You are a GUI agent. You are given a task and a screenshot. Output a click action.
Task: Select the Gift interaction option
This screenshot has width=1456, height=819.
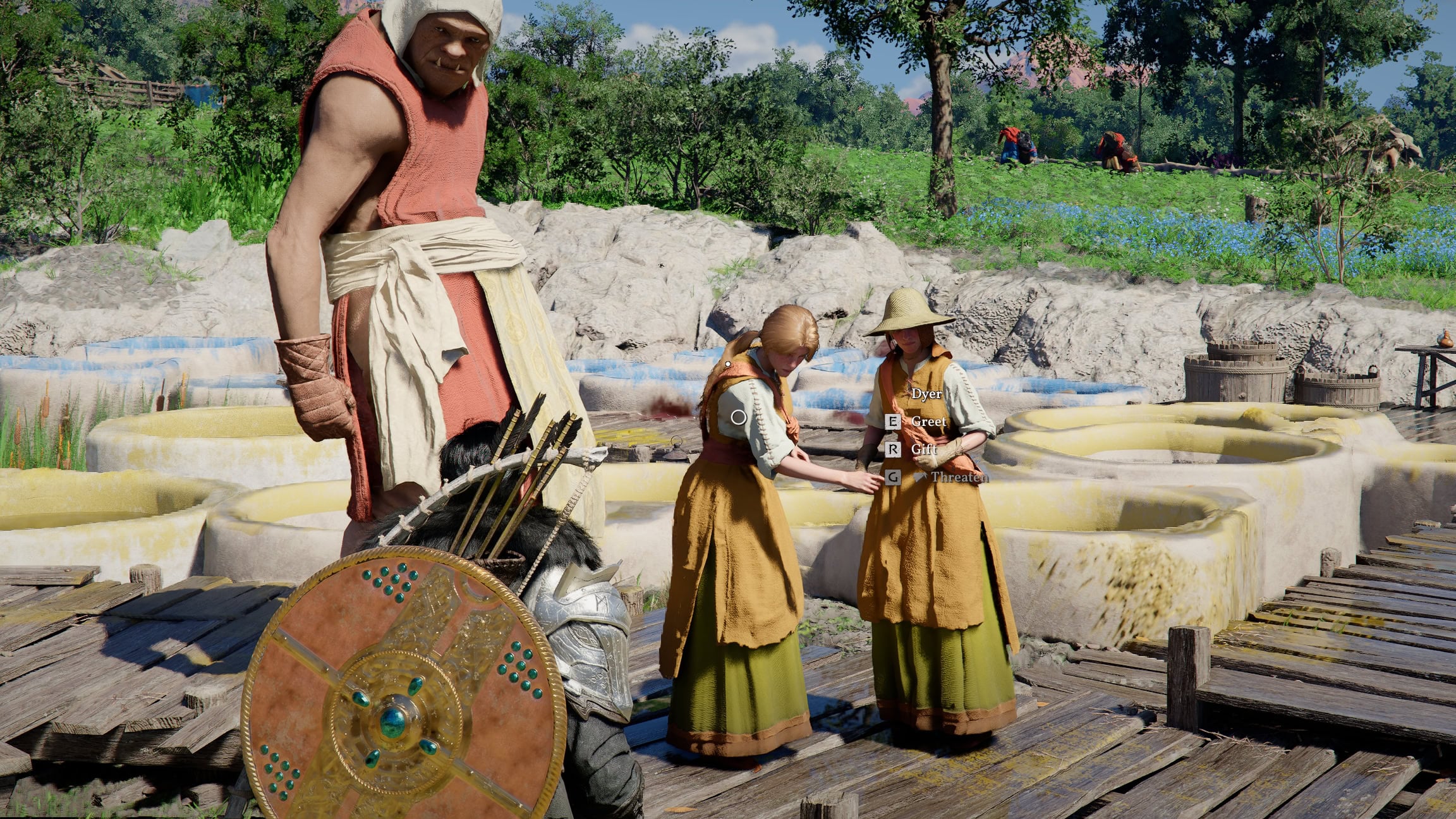click(925, 449)
